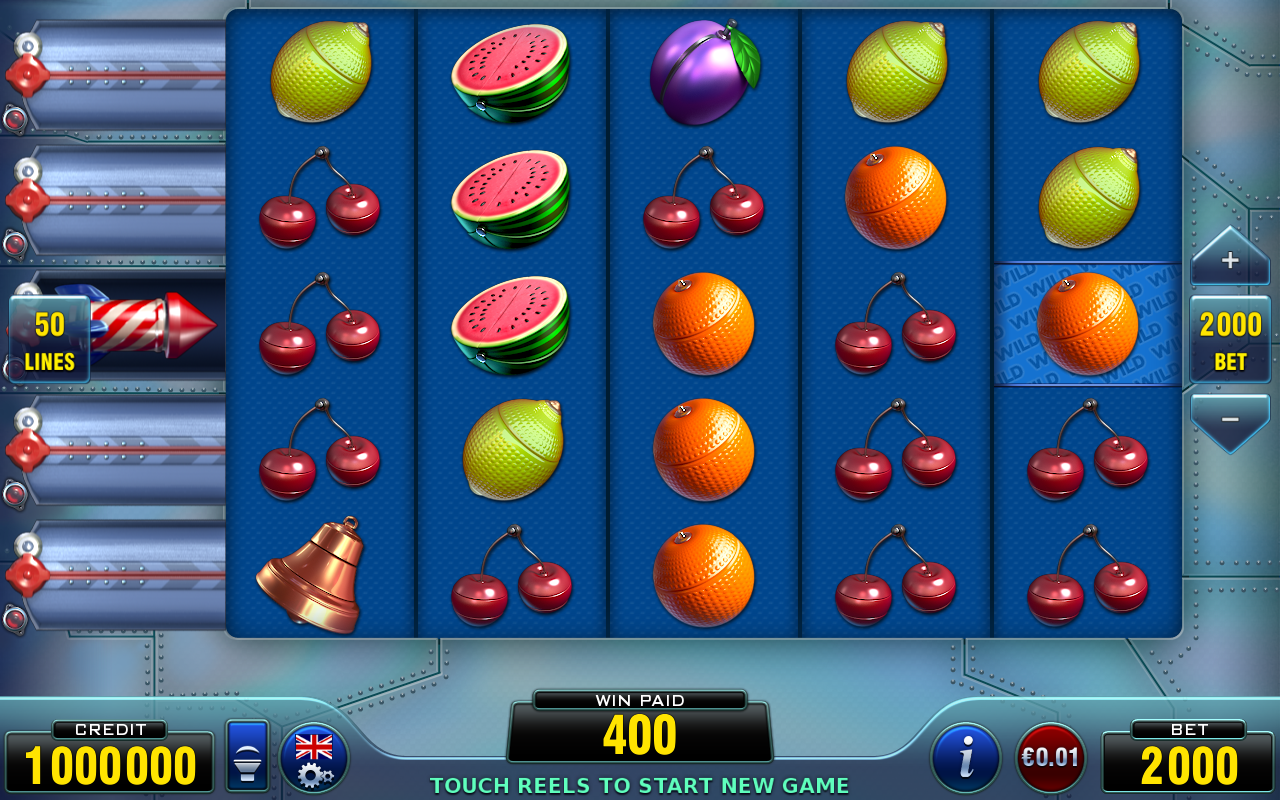
Task: Toggle the blue button beside the credit display
Action: (x=247, y=756)
